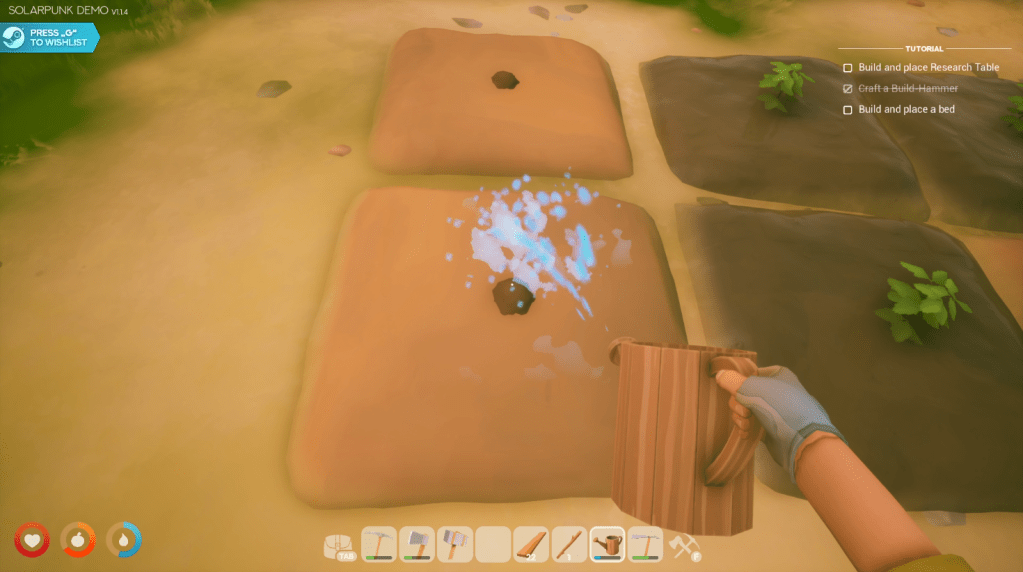
Task: Equip the hoe beside the watering can
Action: [645, 544]
